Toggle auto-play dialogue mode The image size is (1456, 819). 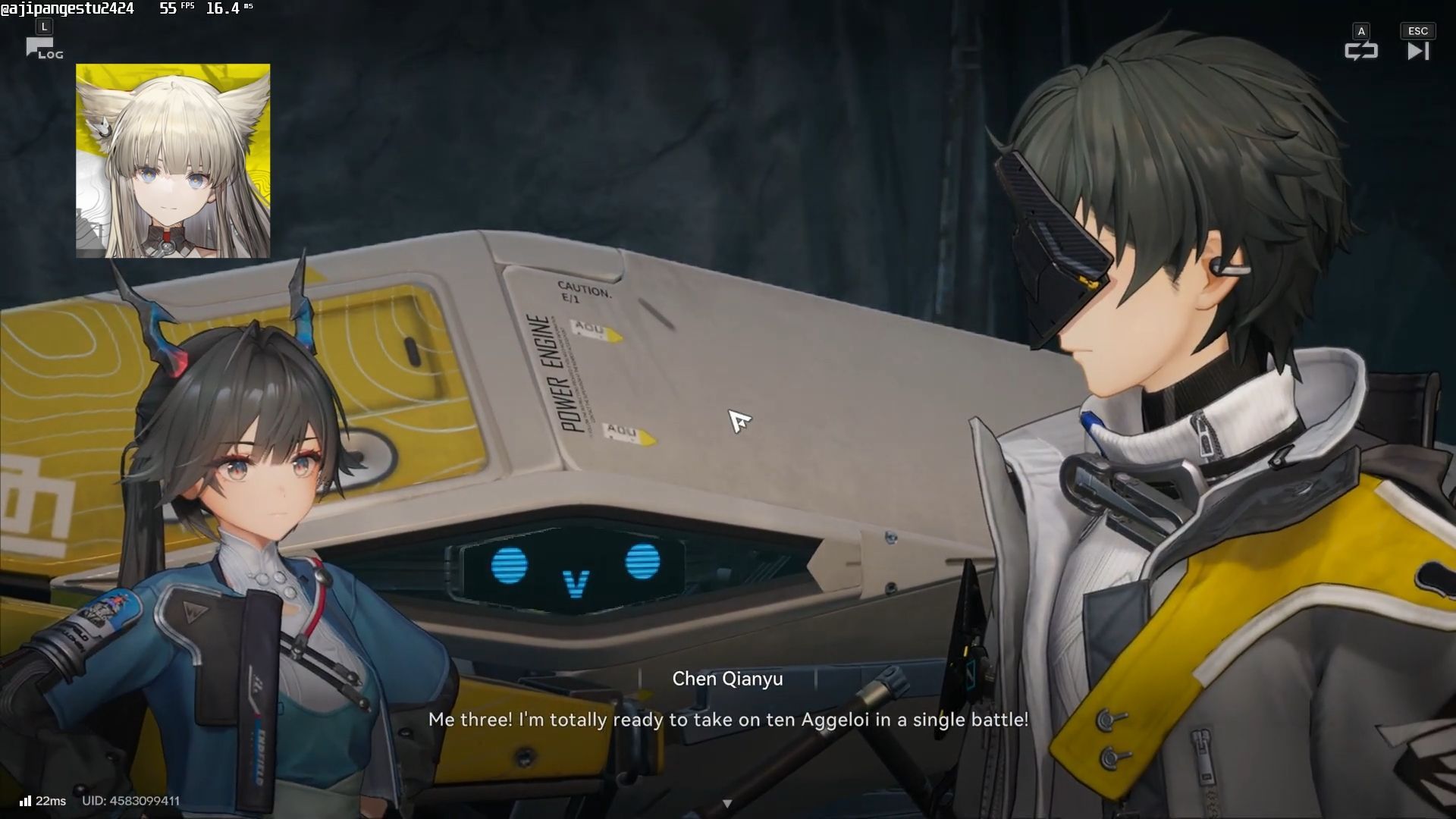tap(1360, 51)
